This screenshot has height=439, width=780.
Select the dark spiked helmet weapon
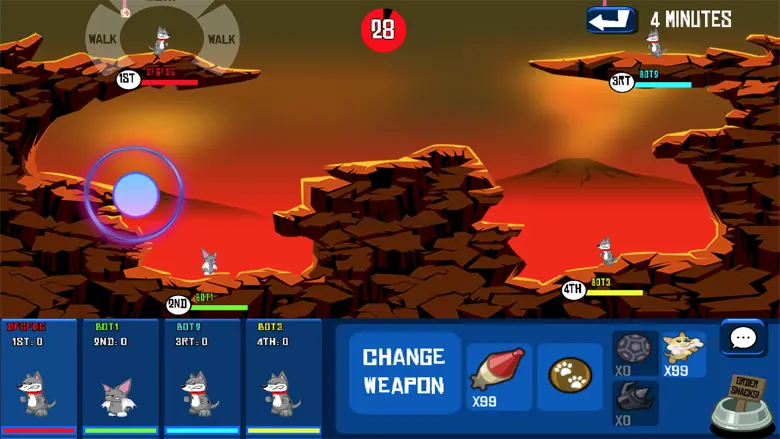click(634, 402)
